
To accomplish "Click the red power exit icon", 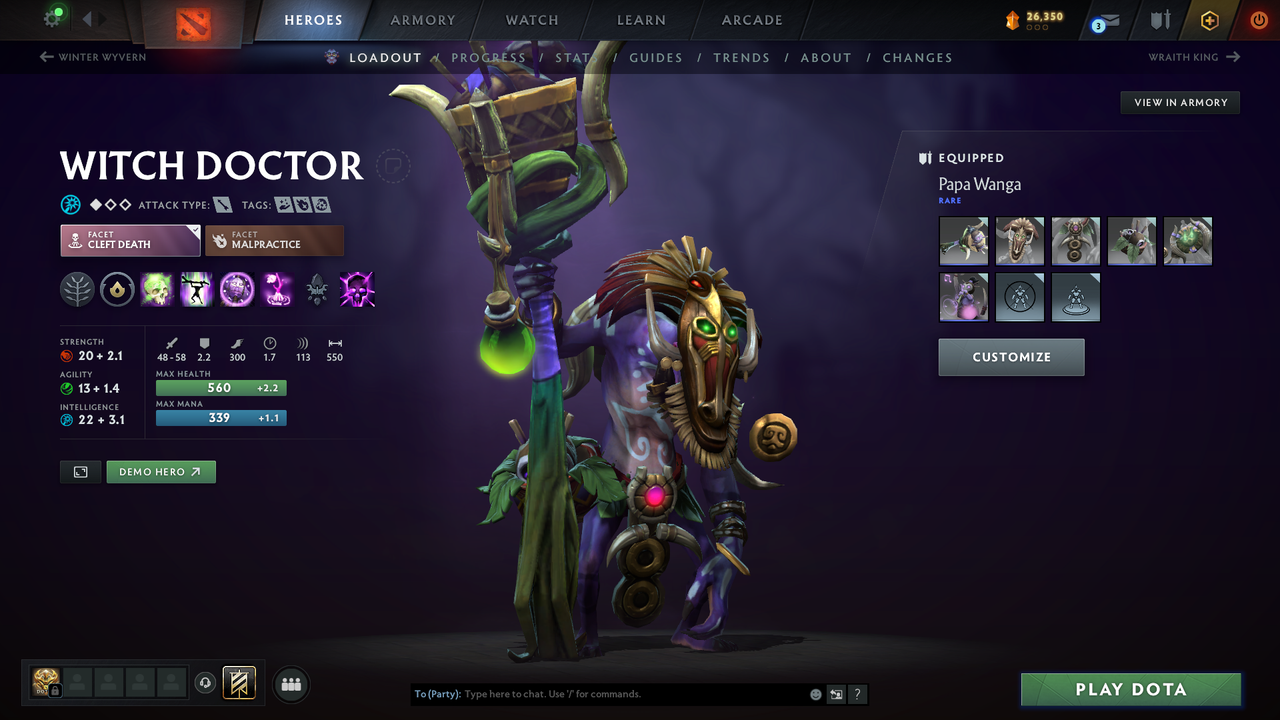I will [x=1259, y=19].
